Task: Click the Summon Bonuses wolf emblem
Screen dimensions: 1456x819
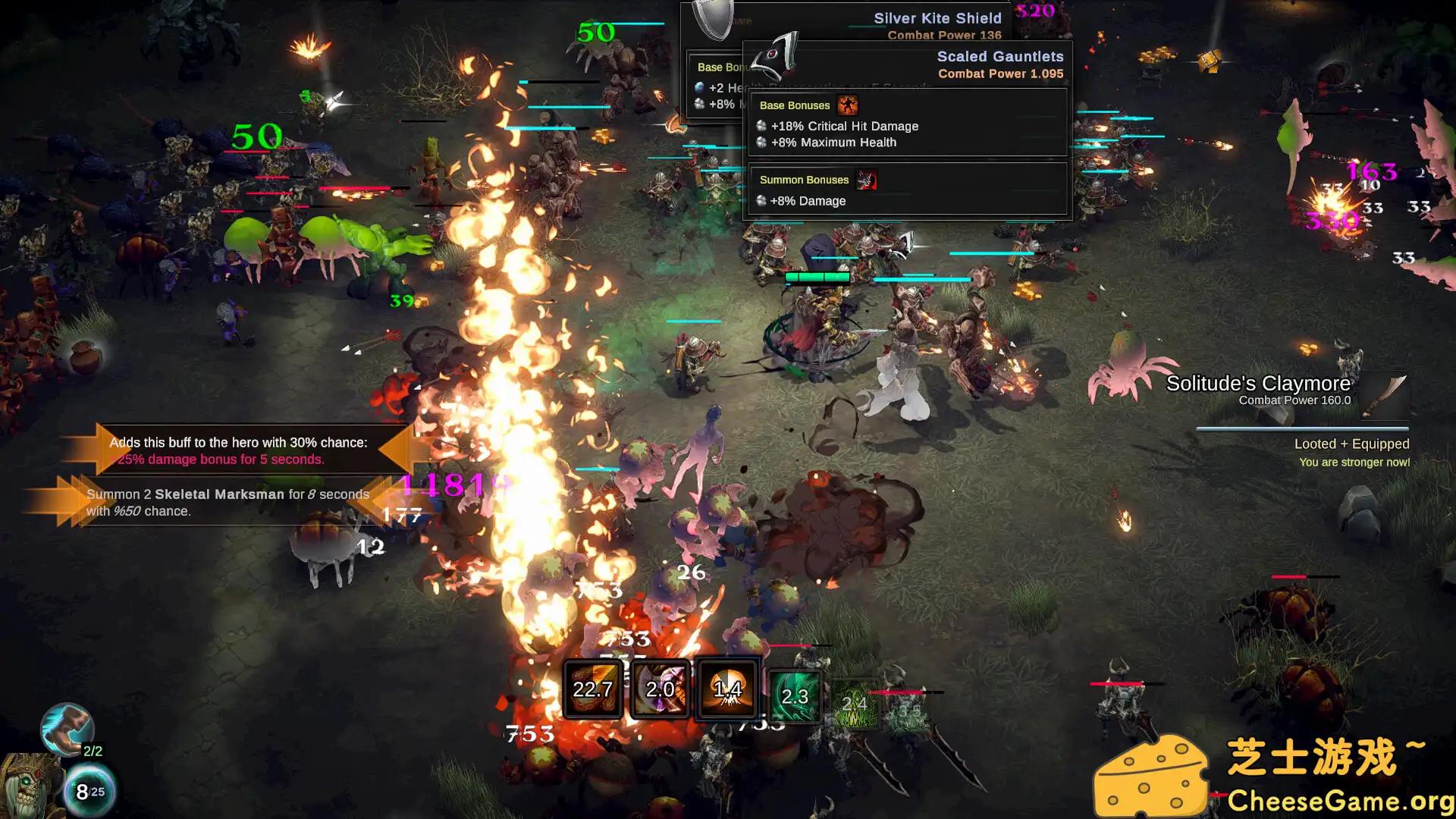Action: click(x=867, y=181)
